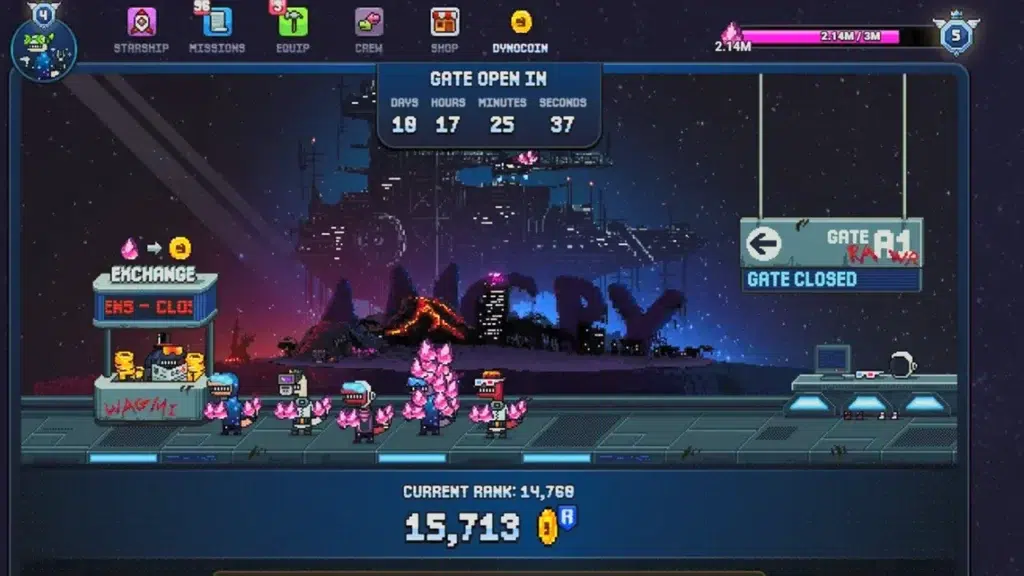Open the Equip menu
Screen dimensions: 1024x576
click(x=293, y=29)
